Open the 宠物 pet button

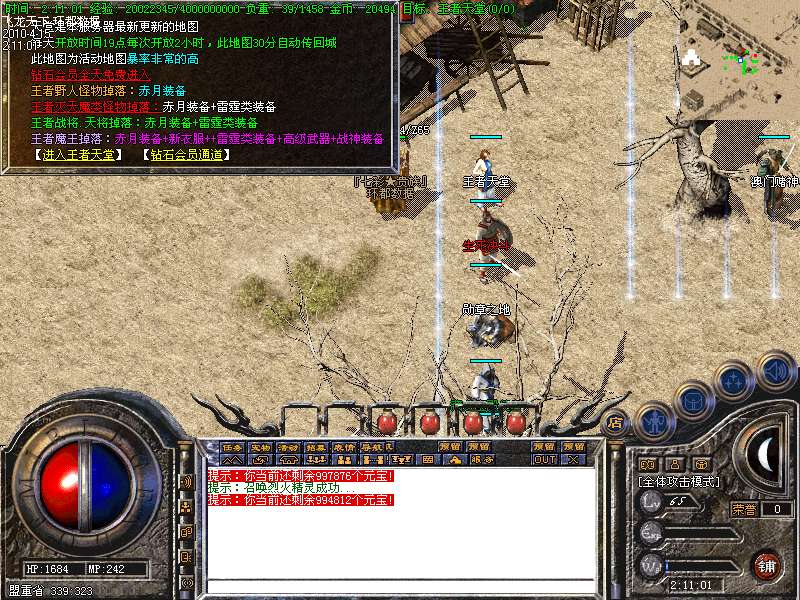(260, 446)
